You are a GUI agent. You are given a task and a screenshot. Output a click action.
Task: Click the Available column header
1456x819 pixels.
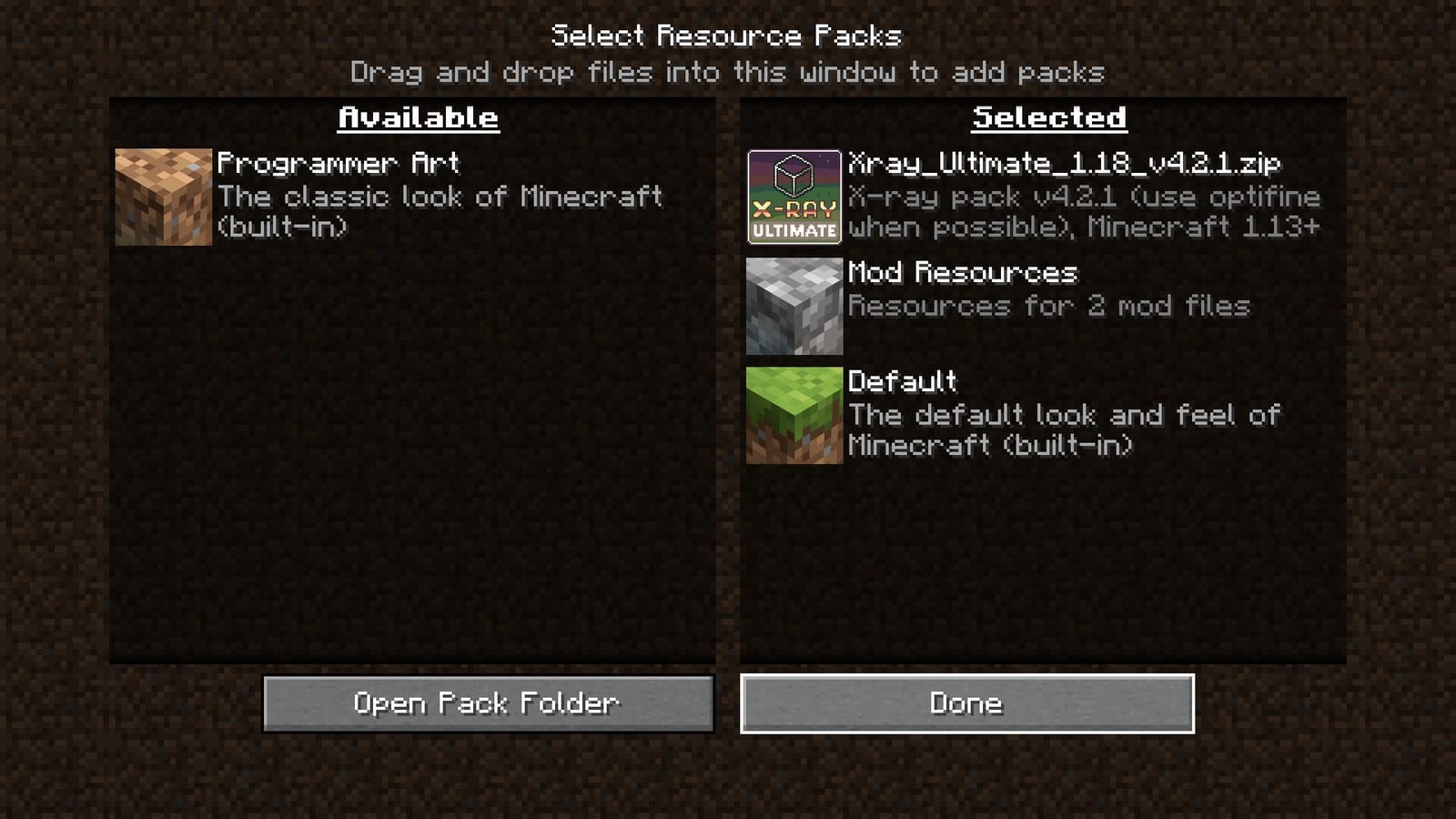coord(417,116)
